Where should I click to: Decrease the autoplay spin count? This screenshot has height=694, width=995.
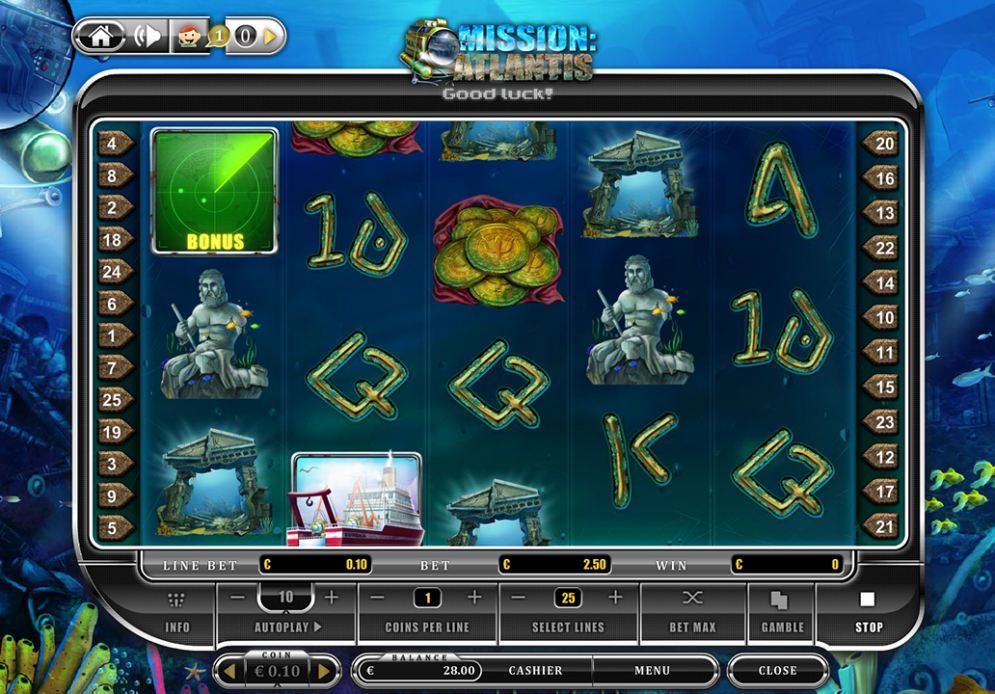(x=238, y=598)
